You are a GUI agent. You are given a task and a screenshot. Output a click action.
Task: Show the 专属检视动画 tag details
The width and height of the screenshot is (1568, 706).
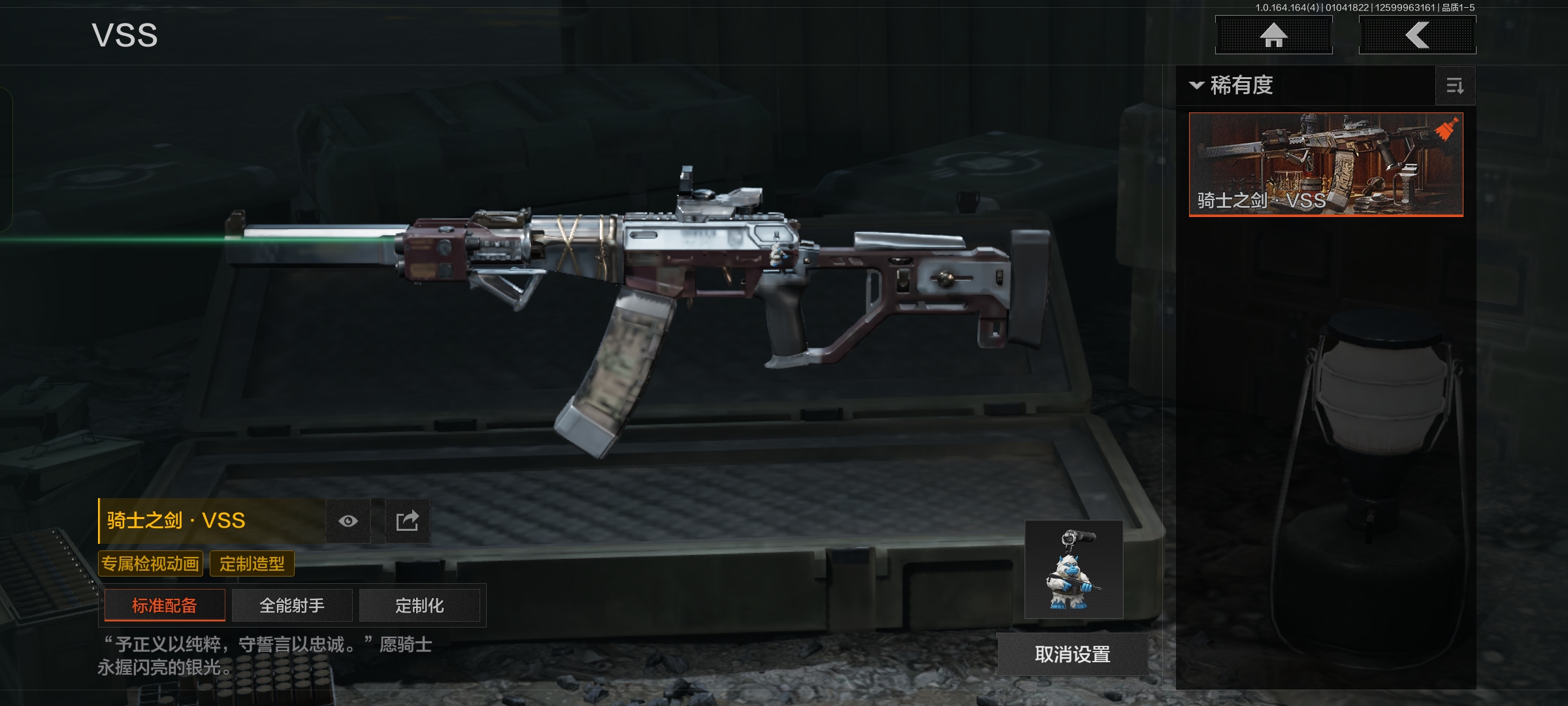[x=150, y=563]
